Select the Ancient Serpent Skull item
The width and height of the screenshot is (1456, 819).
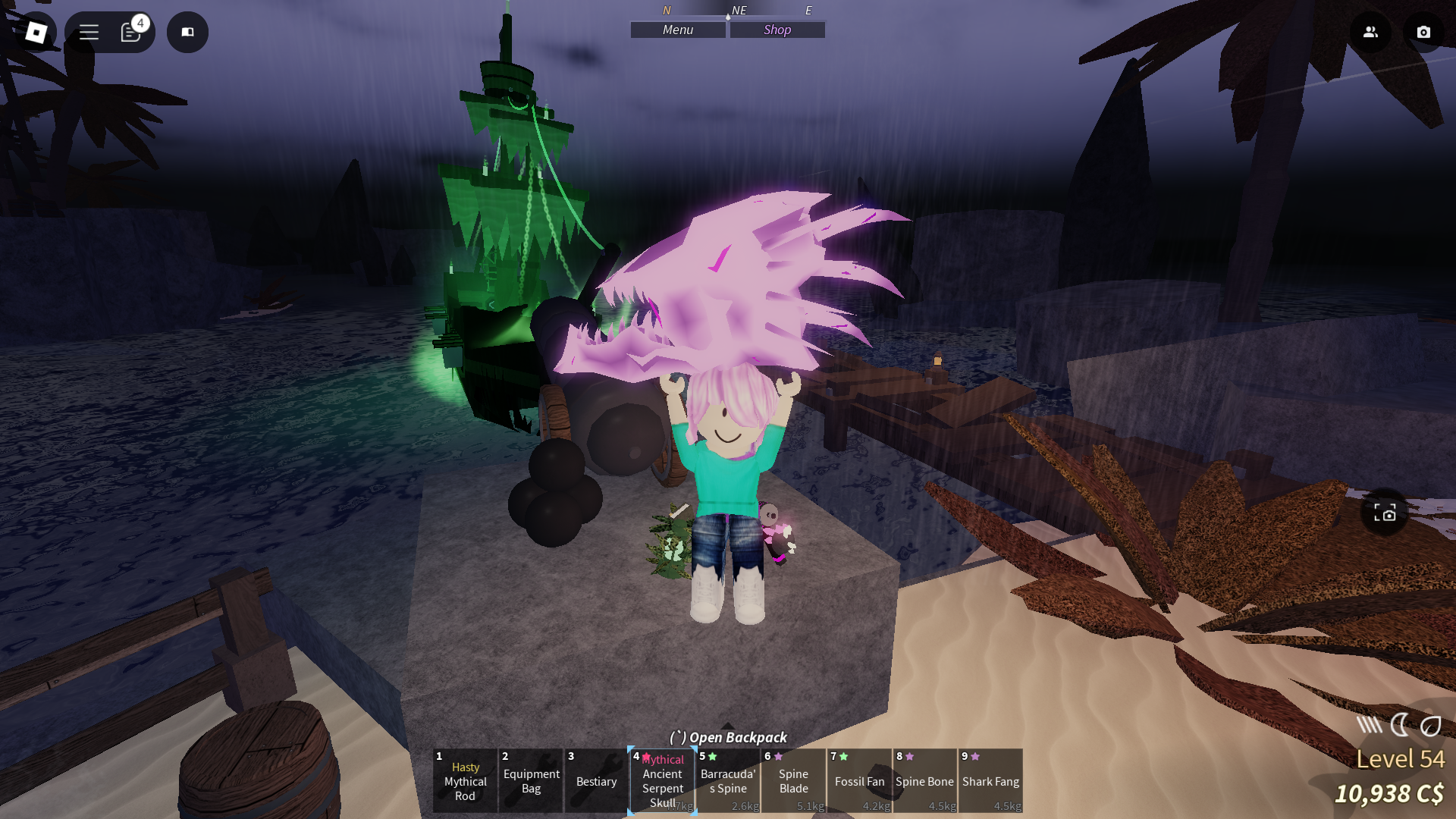(661, 781)
